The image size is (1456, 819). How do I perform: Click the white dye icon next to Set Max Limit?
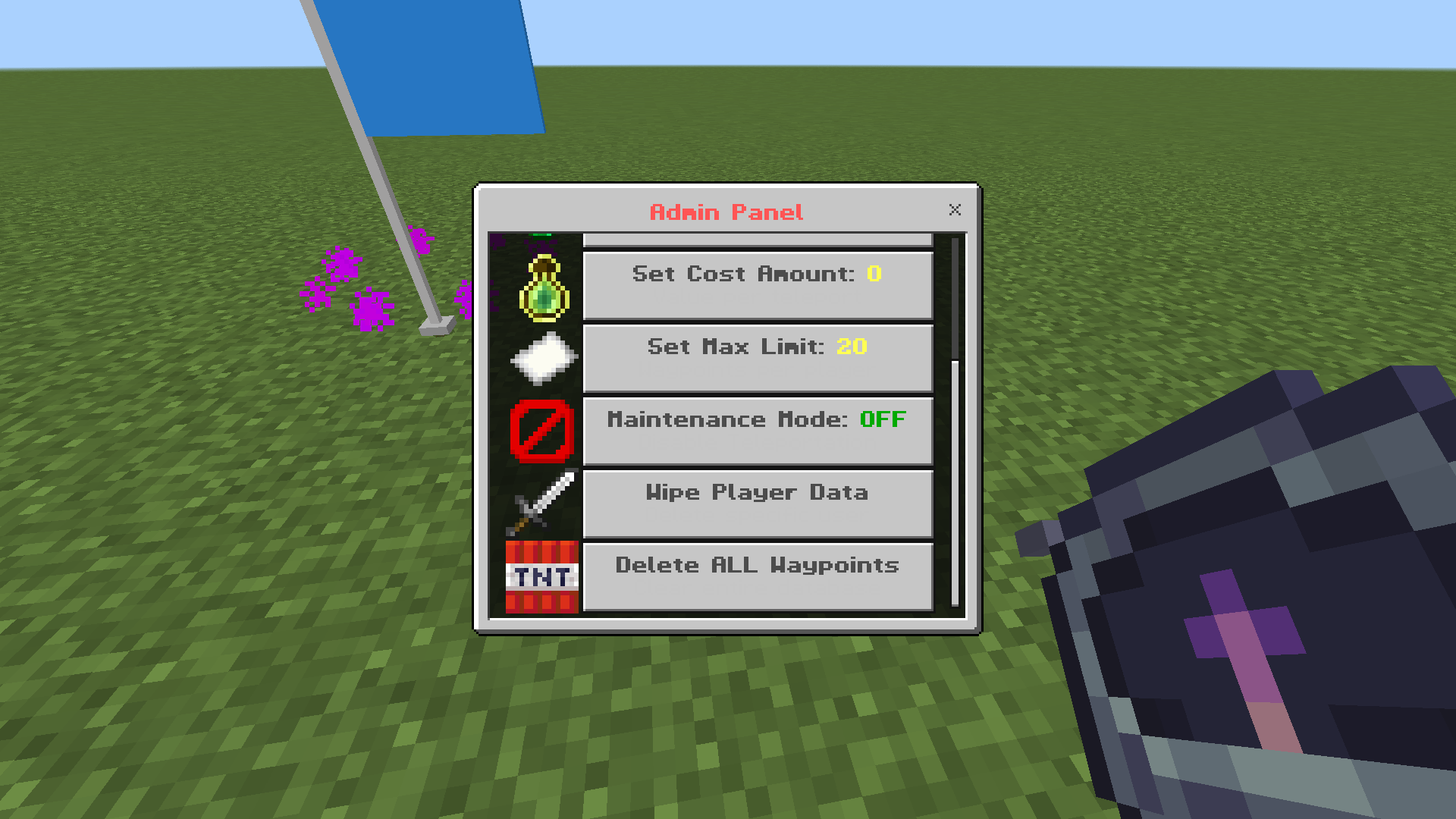[x=541, y=357]
